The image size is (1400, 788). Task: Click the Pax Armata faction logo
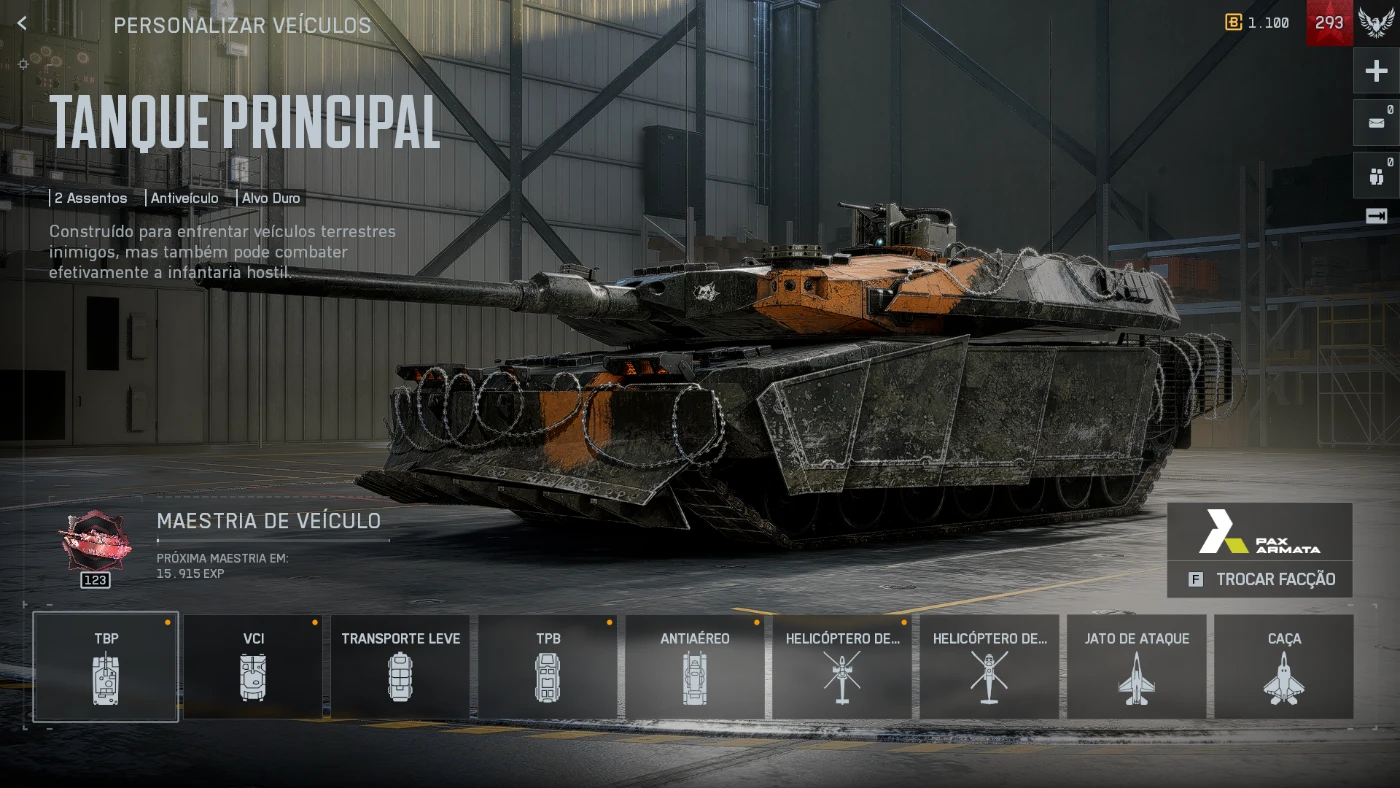point(1260,532)
